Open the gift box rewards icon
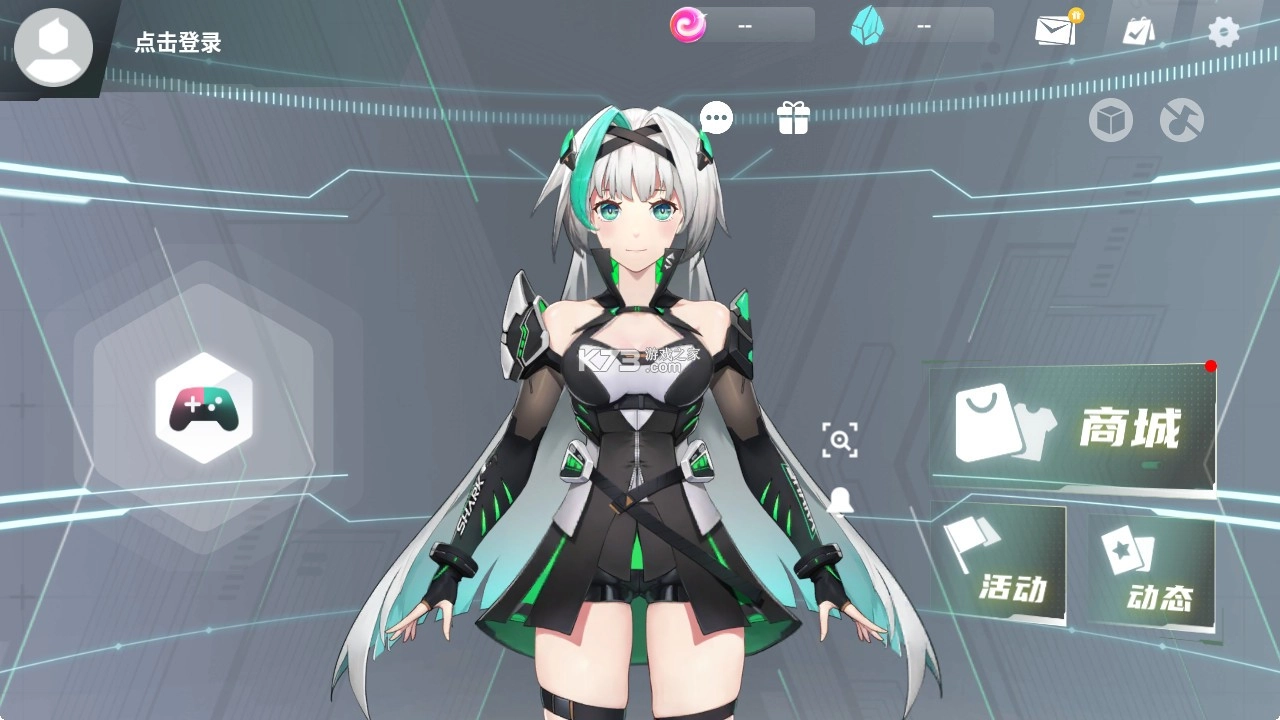 (x=793, y=117)
